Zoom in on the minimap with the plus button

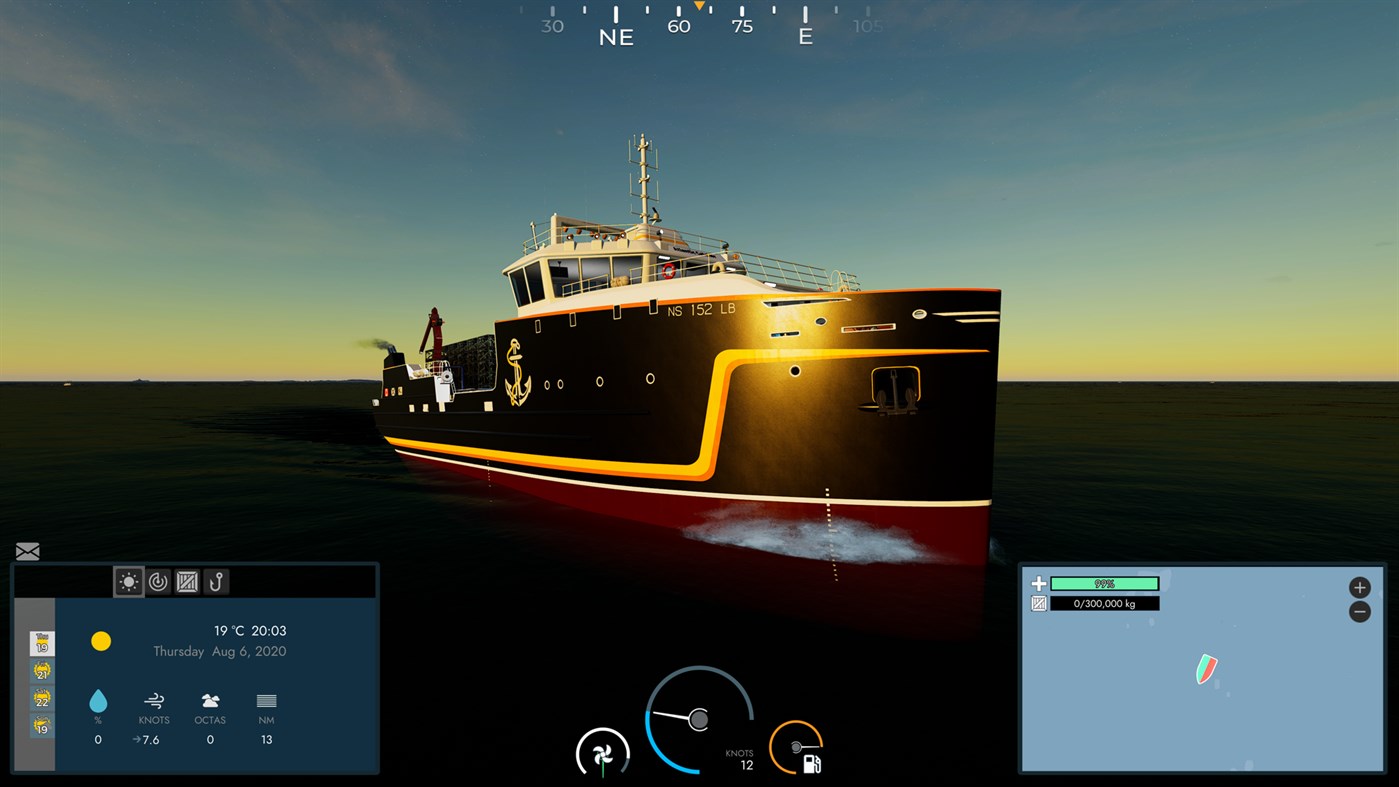click(1359, 587)
